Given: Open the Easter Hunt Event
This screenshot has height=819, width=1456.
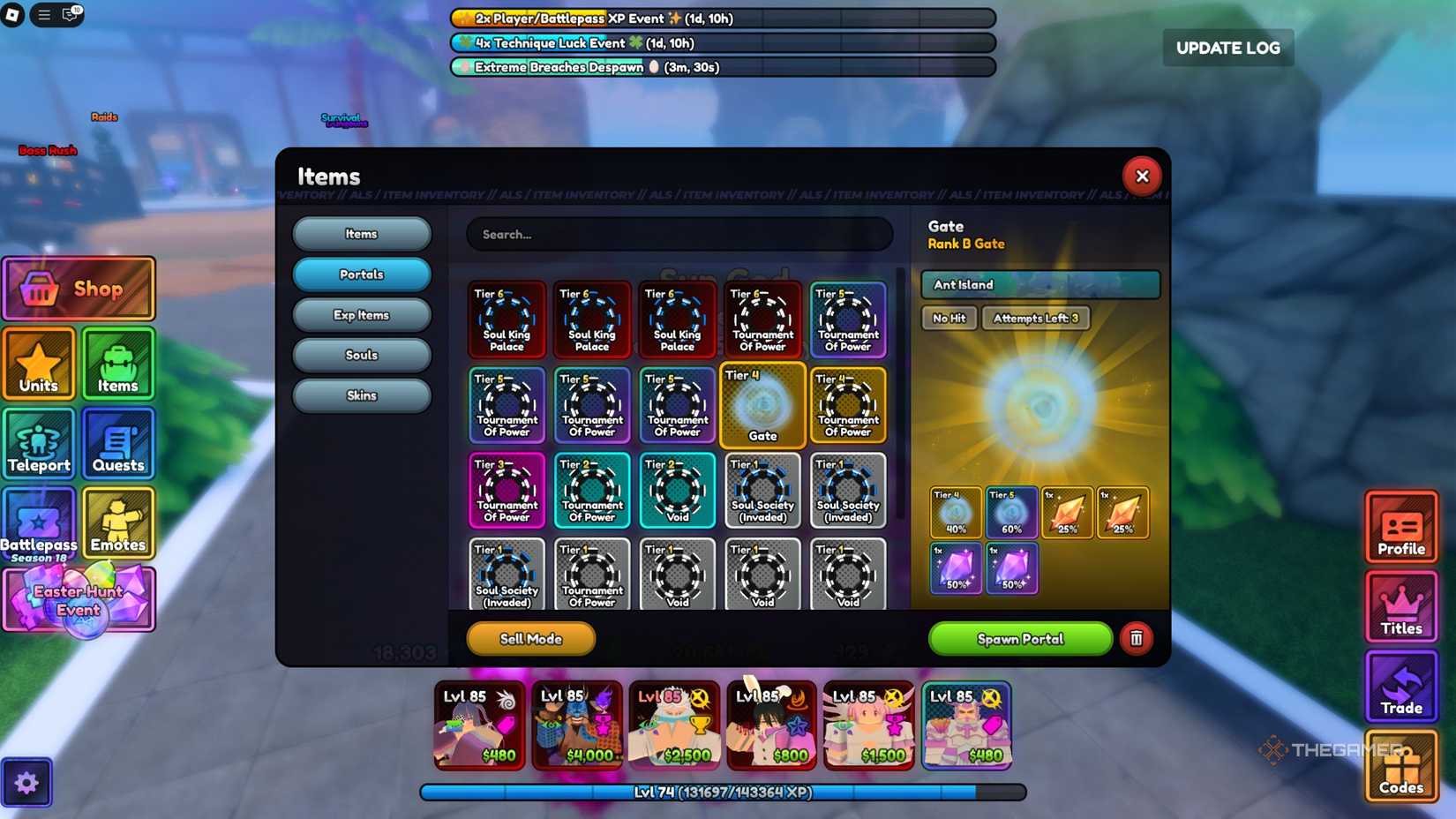Looking at the screenshot, I should pyautogui.click(x=79, y=600).
